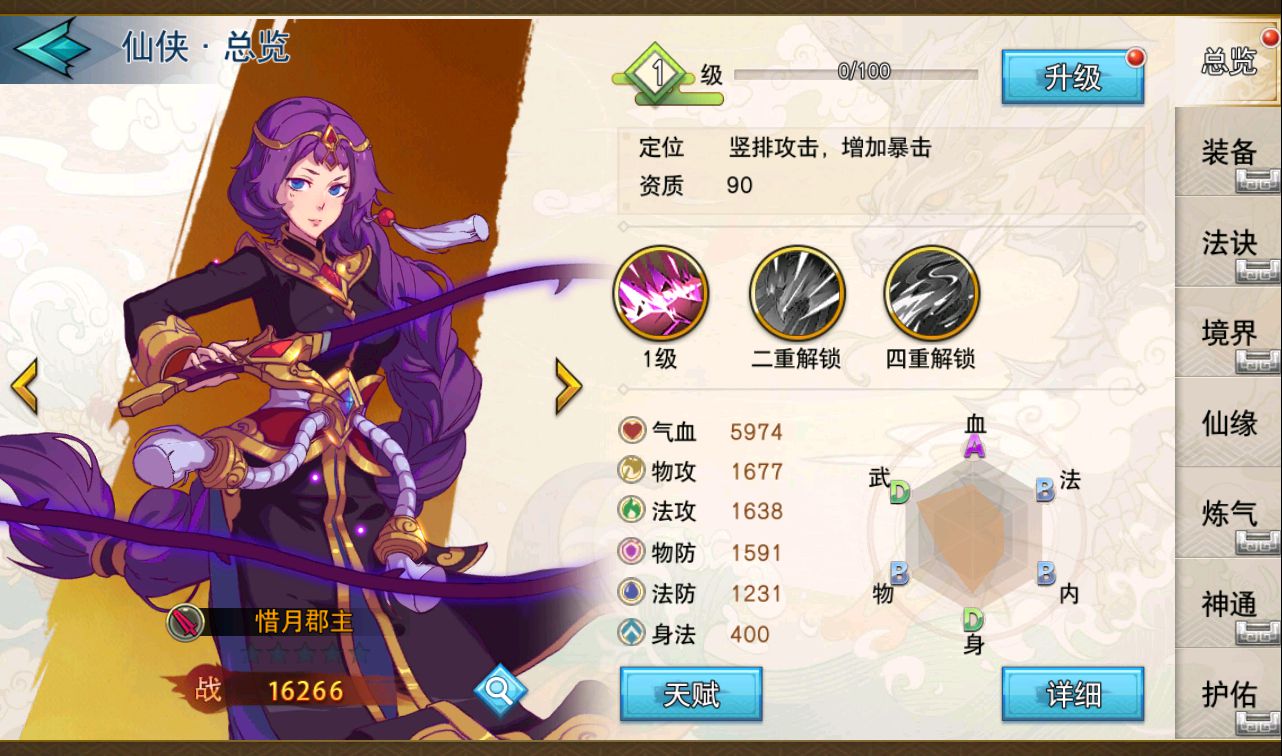Inspect the 四重解锁 locked skill
Screen dimensions: 1282x756
931,294
